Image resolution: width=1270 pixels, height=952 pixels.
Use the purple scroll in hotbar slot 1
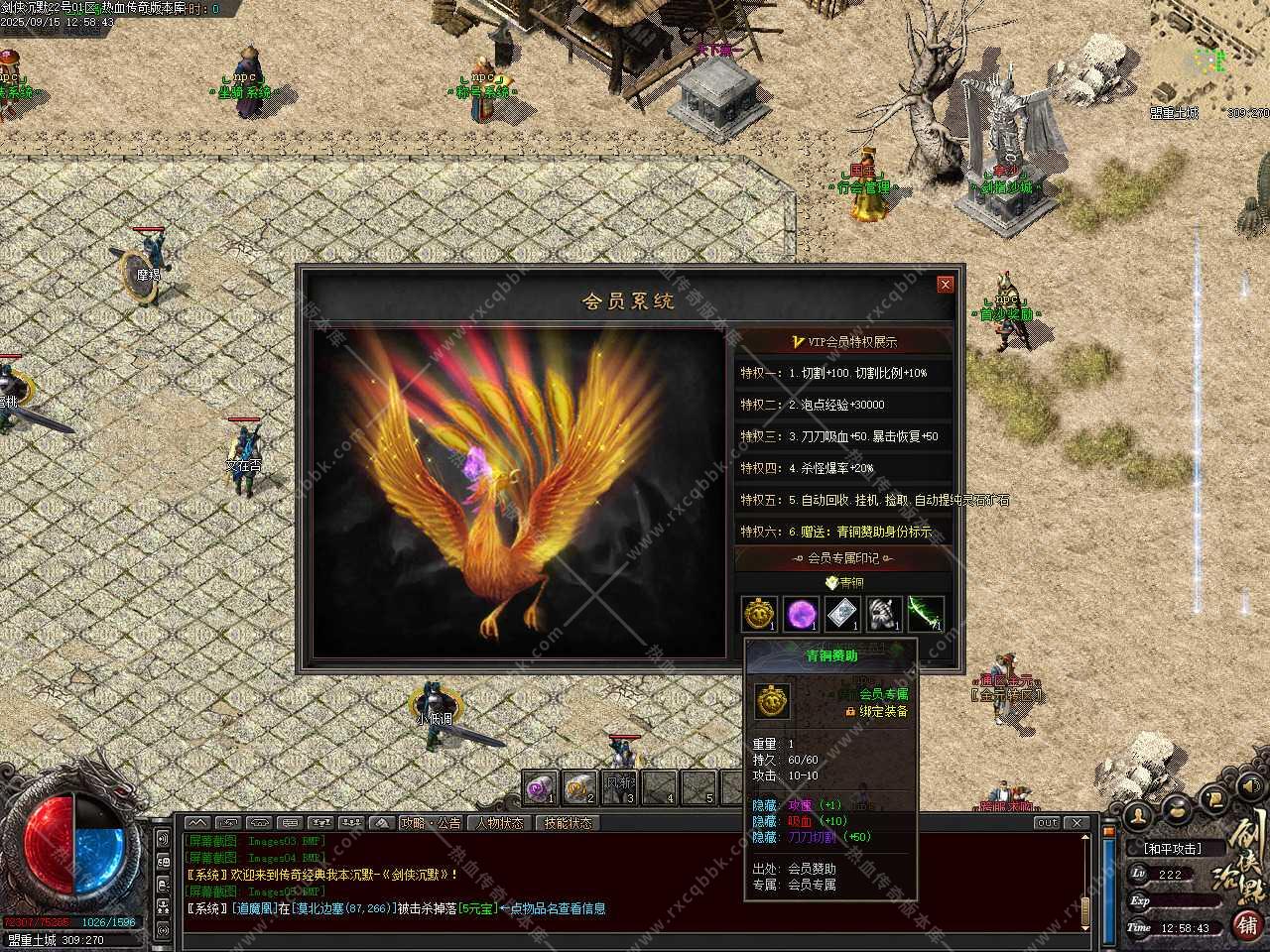click(x=541, y=788)
